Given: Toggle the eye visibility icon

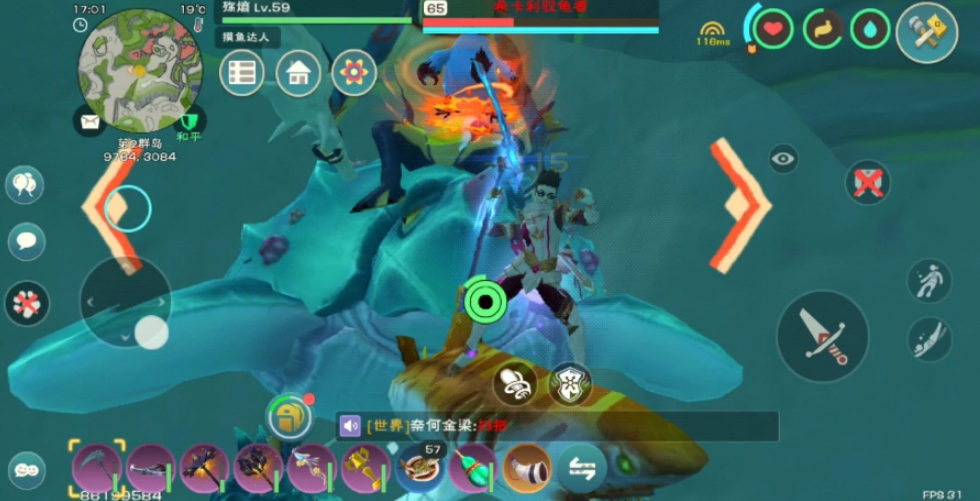Looking at the screenshot, I should 783,158.
